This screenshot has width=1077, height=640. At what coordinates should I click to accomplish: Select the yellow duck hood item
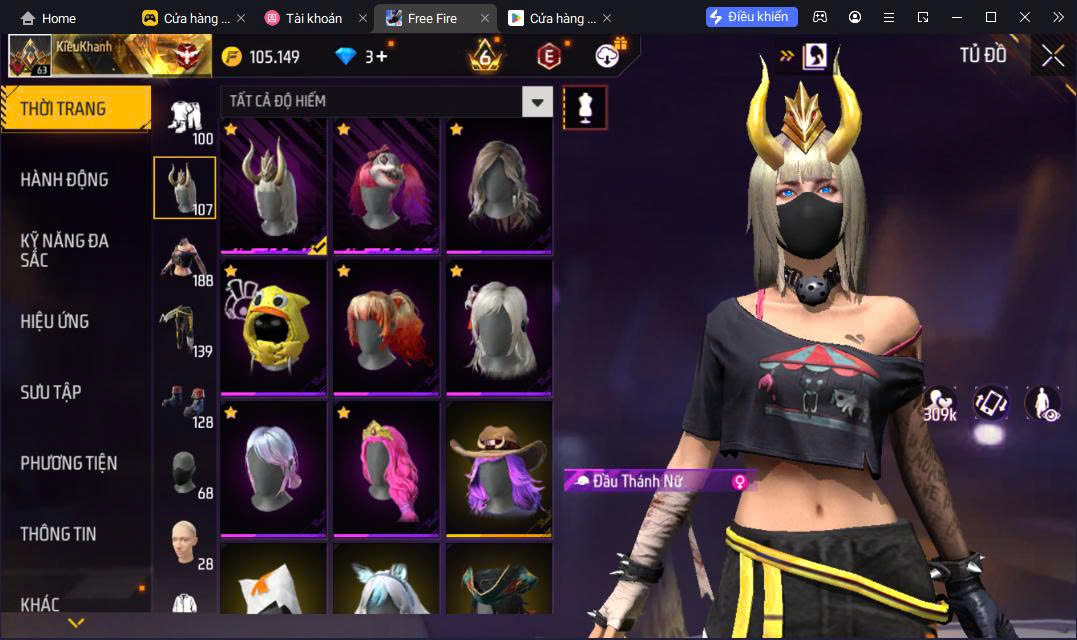coord(273,327)
